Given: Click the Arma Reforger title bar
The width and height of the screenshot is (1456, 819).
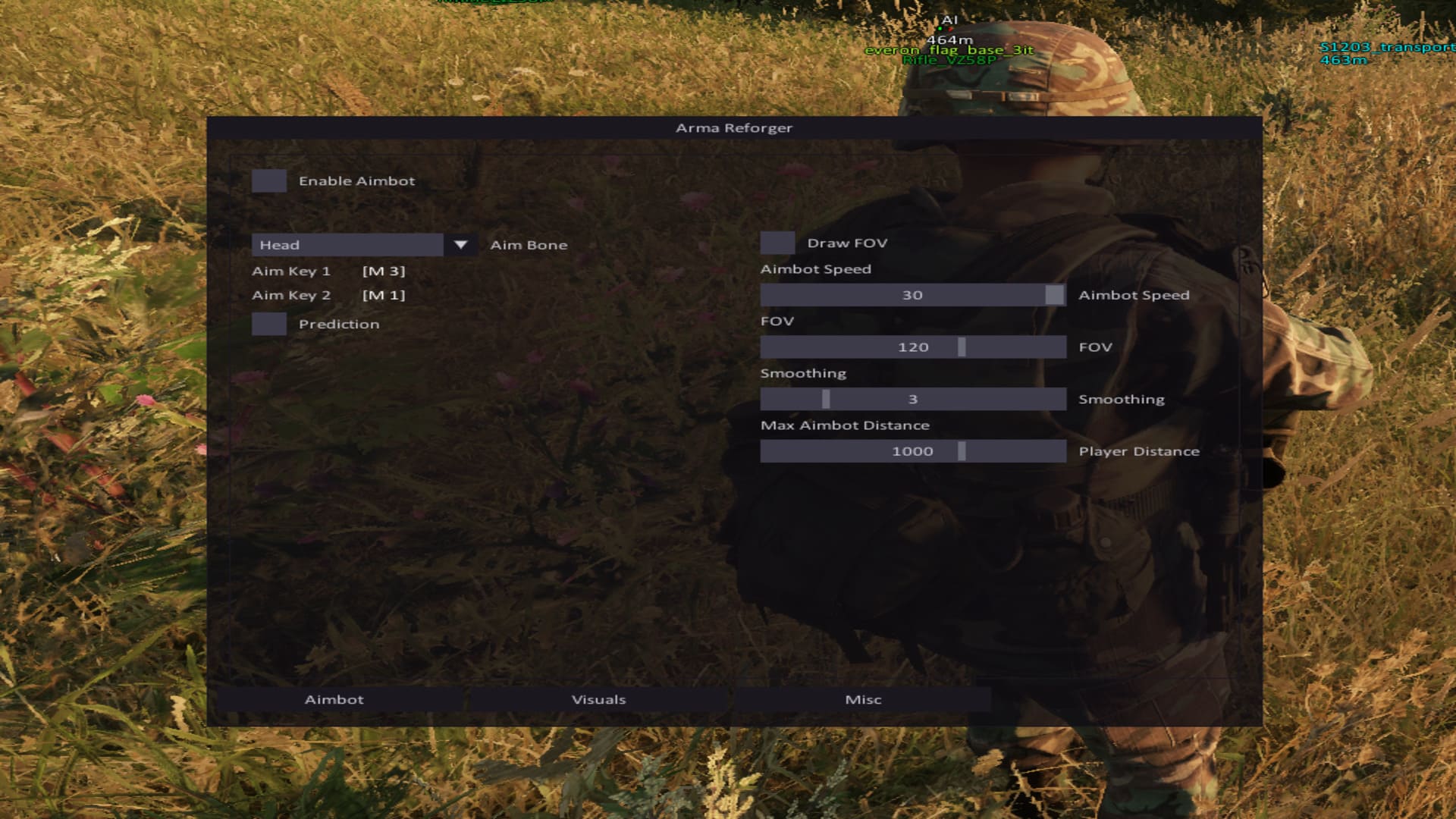Looking at the screenshot, I should [733, 128].
